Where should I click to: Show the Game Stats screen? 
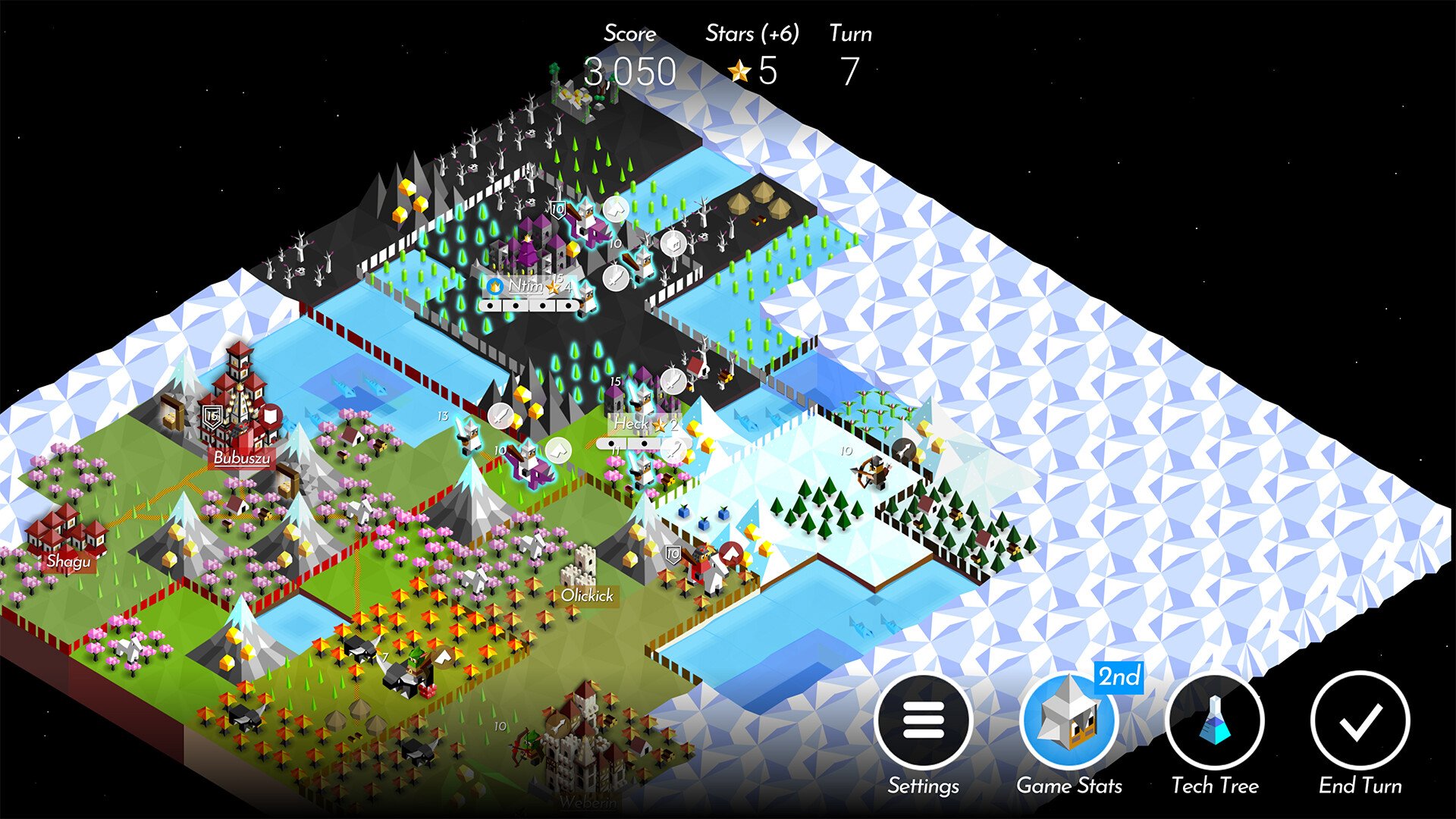point(1068,720)
